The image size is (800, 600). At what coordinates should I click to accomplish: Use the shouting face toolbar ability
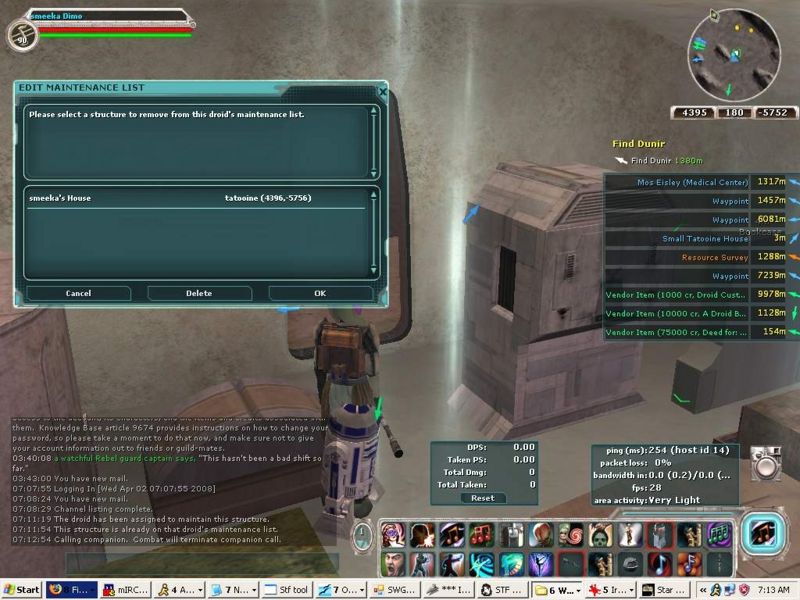(392, 563)
